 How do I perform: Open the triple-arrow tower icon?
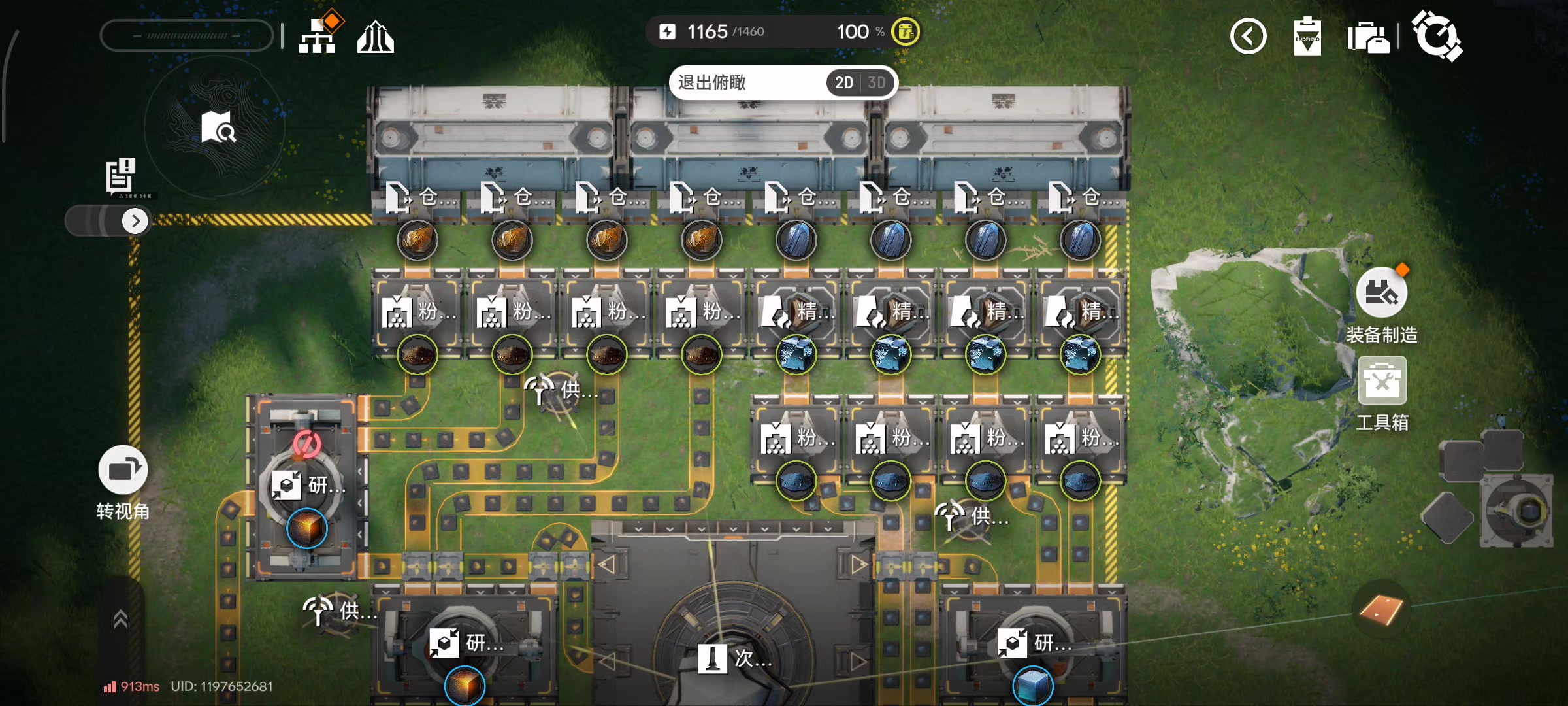pyautogui.click(x=376, y=37)
